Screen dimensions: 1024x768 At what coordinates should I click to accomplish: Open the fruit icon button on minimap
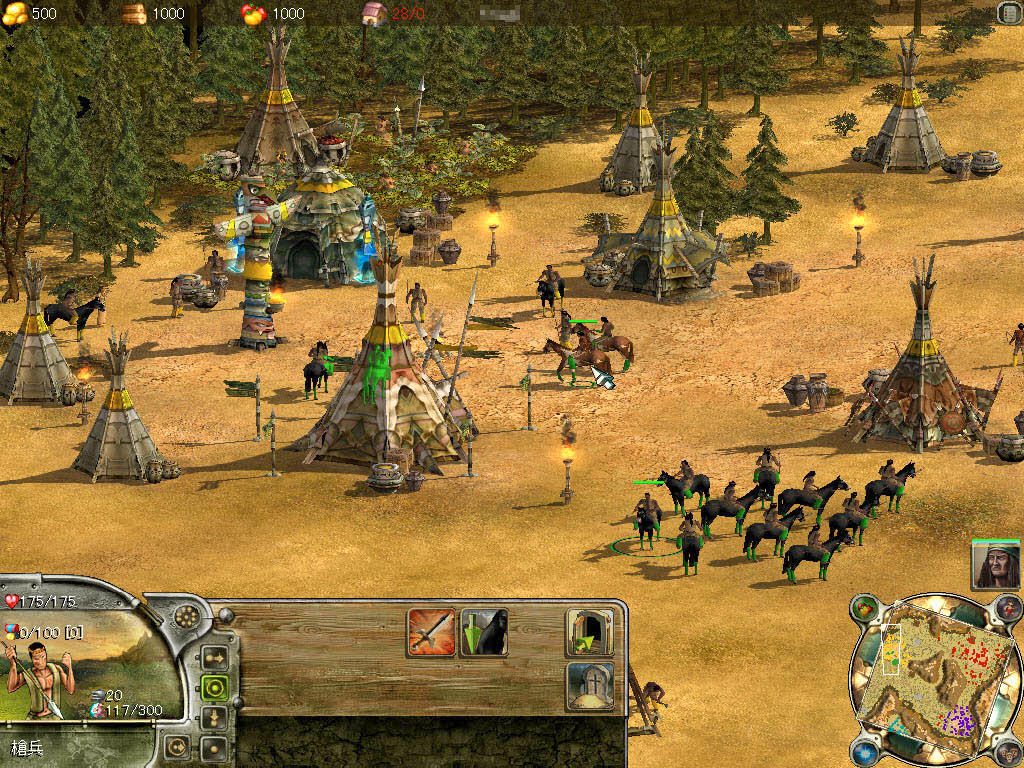[864, 607]
